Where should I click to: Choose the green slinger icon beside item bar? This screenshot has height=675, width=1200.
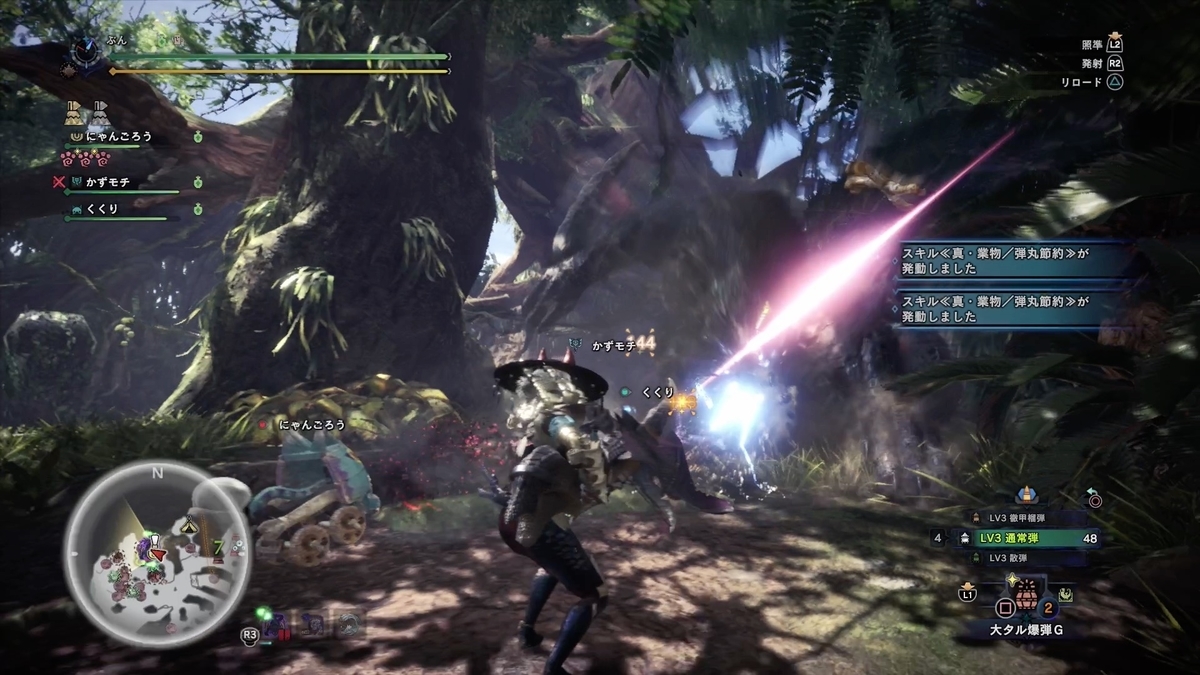click(1067, 594)
